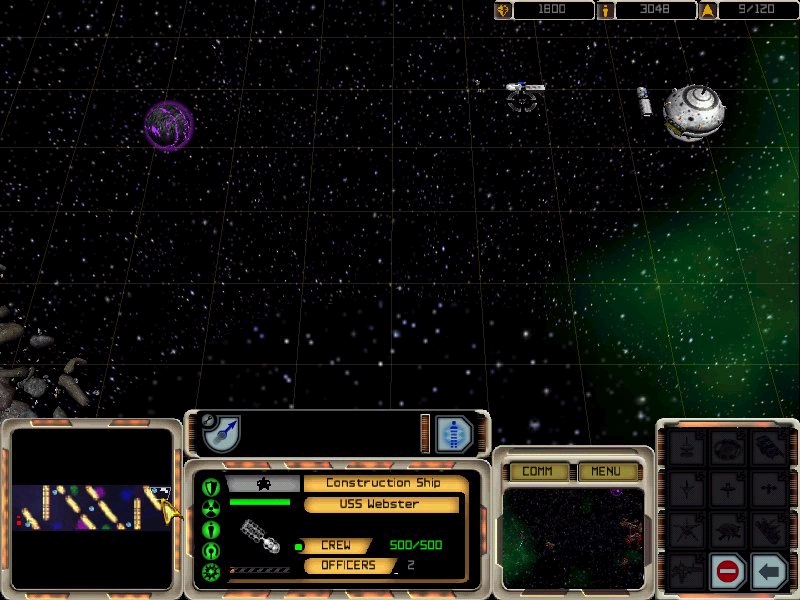This screenshot has width=800, height=600.
Task: Select the Construction Ship portrait image
Action: pos(262,538)
